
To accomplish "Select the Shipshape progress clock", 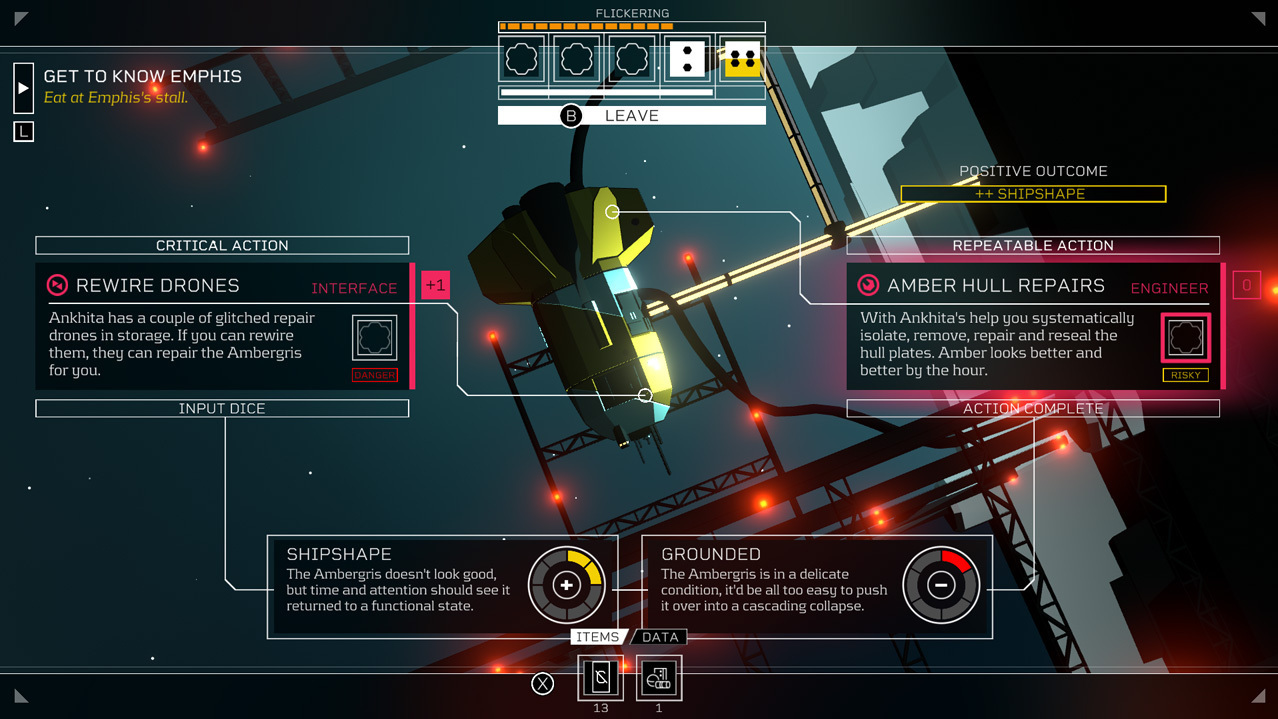I will click(x=566, y=585).
